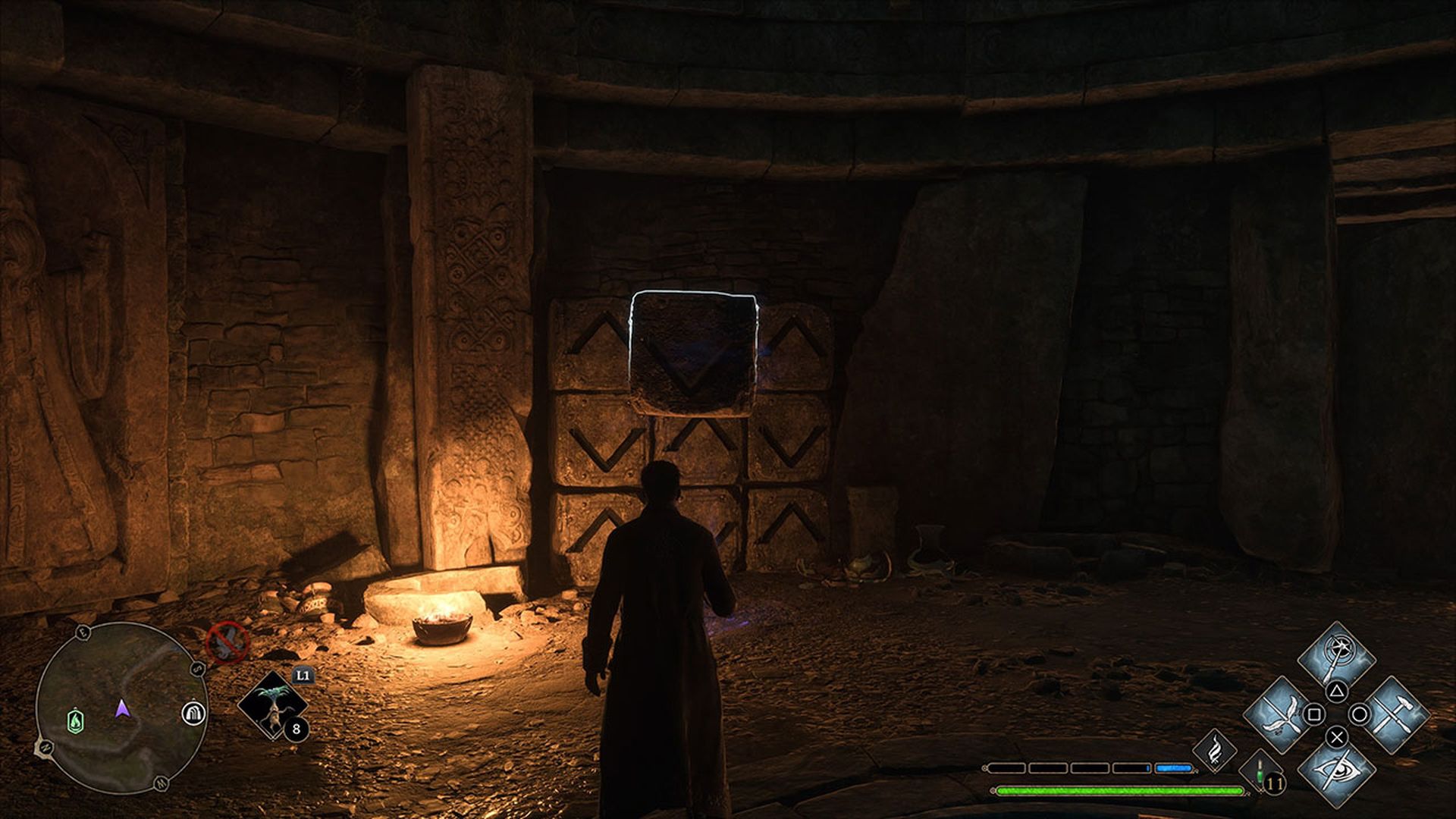
Task: Click the white archway exit marker on minimap
Action: click(194, 713)
